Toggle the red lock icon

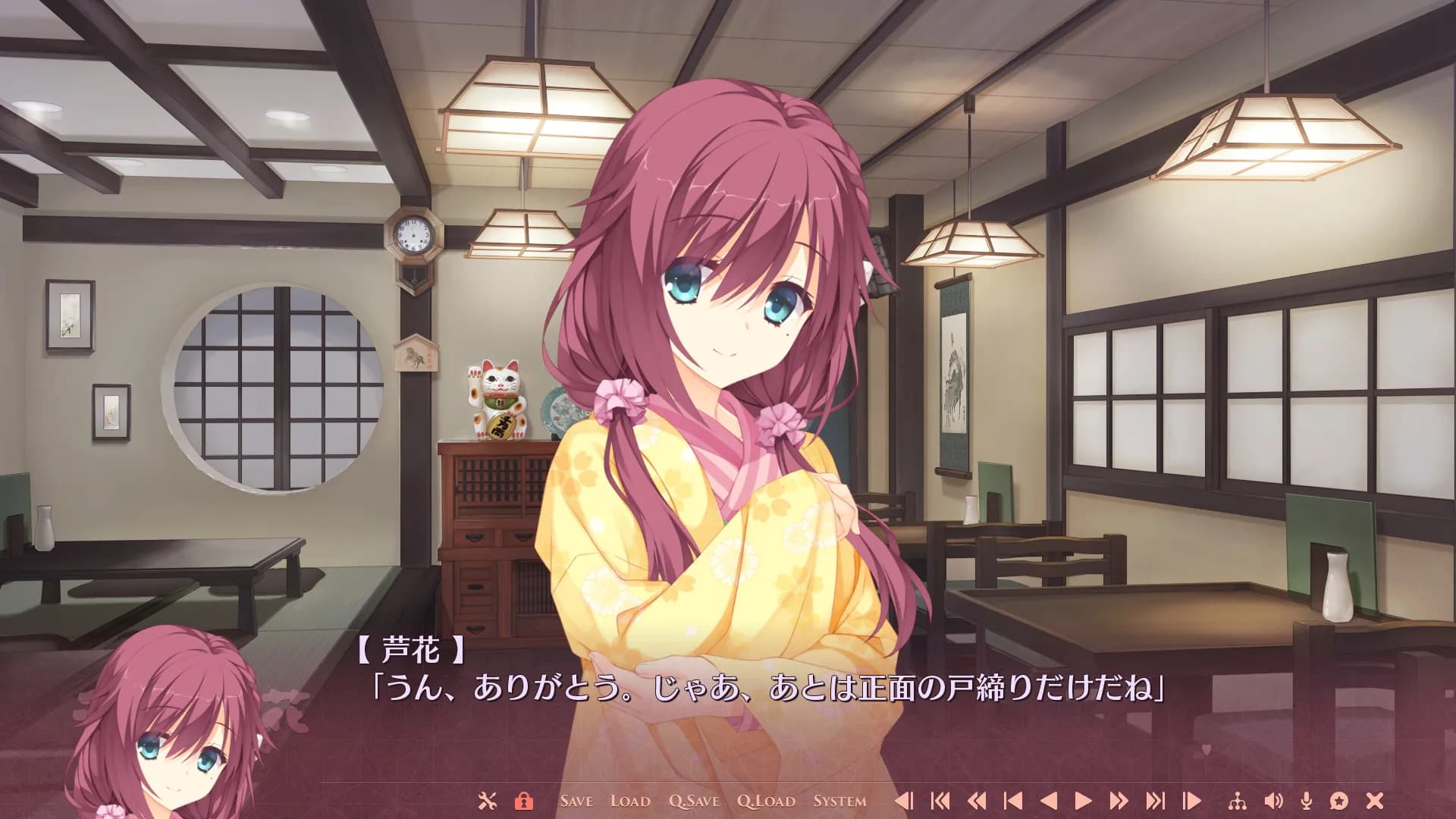tap(524, 800)
